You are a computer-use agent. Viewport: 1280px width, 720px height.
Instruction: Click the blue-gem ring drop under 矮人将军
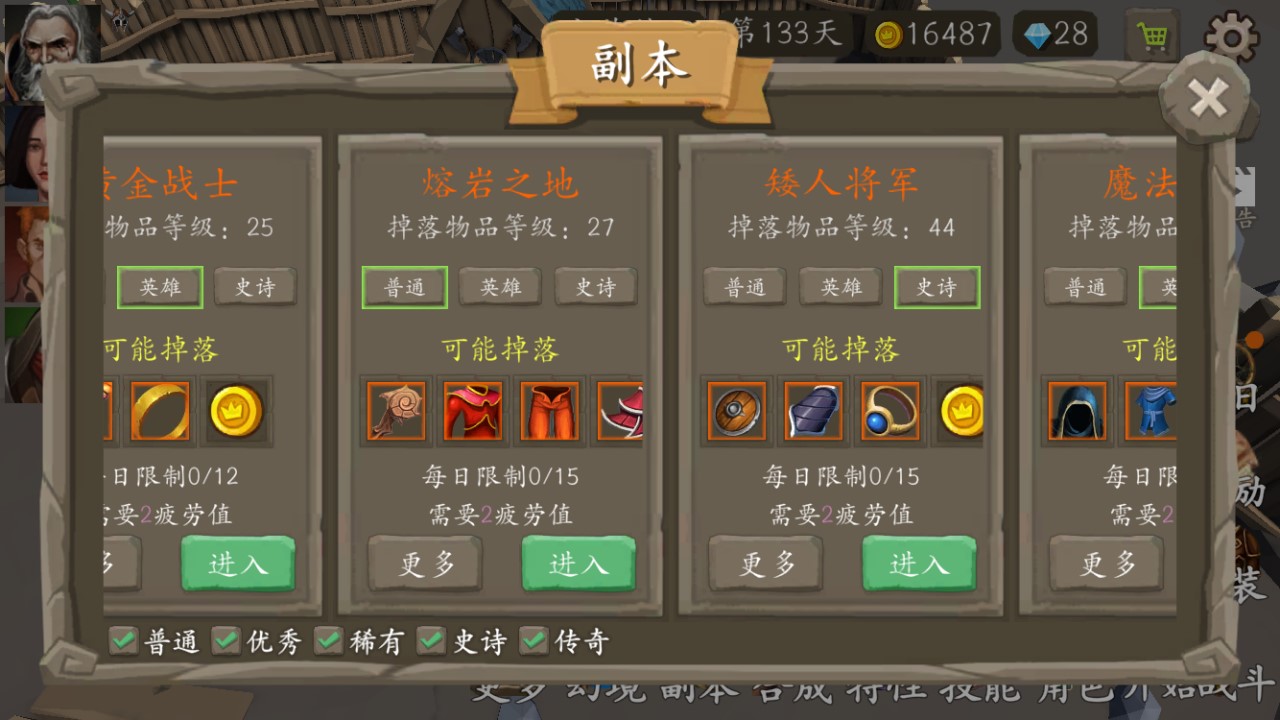889,412
